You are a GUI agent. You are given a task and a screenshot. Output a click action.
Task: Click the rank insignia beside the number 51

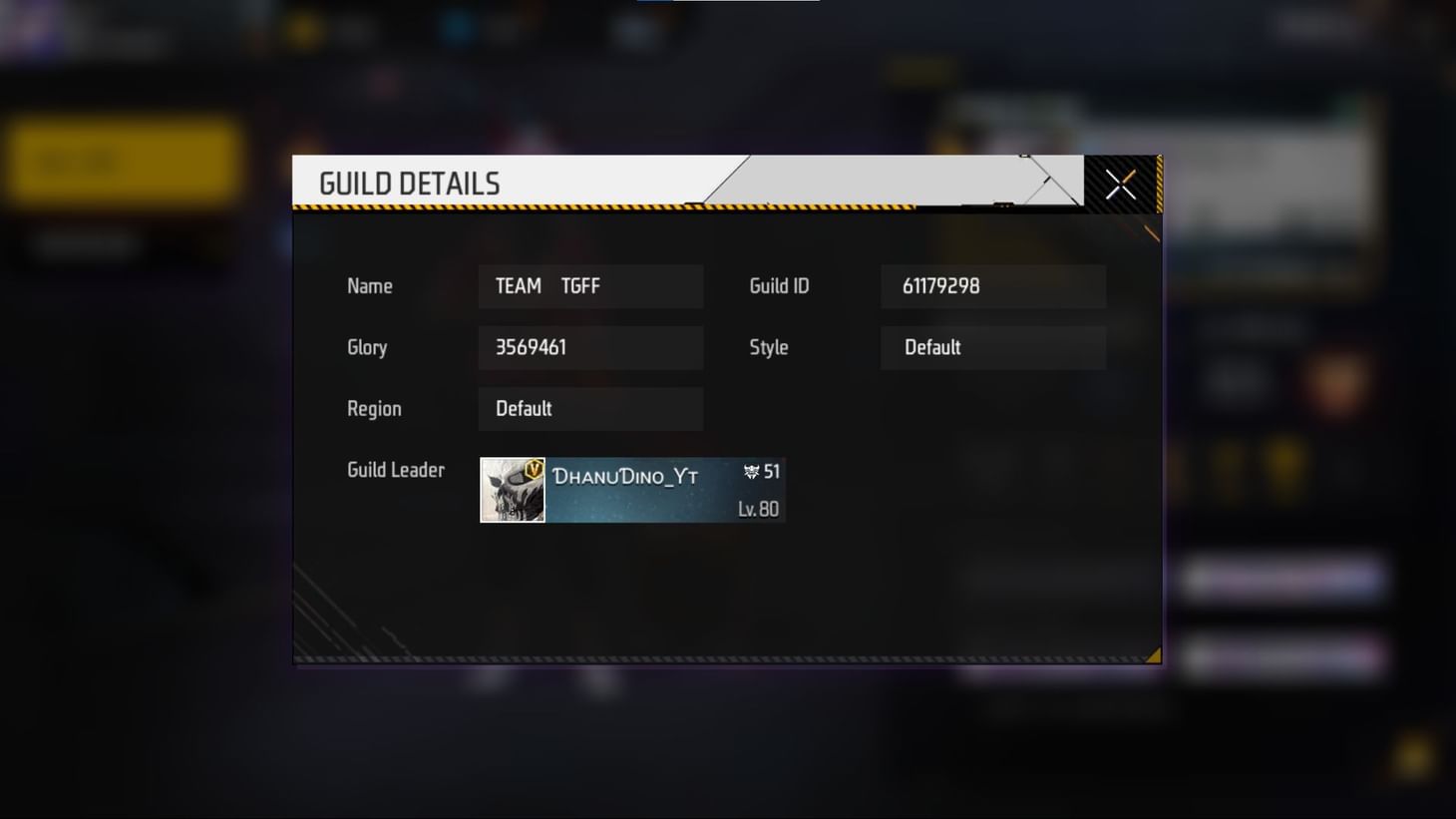[750, 472]
